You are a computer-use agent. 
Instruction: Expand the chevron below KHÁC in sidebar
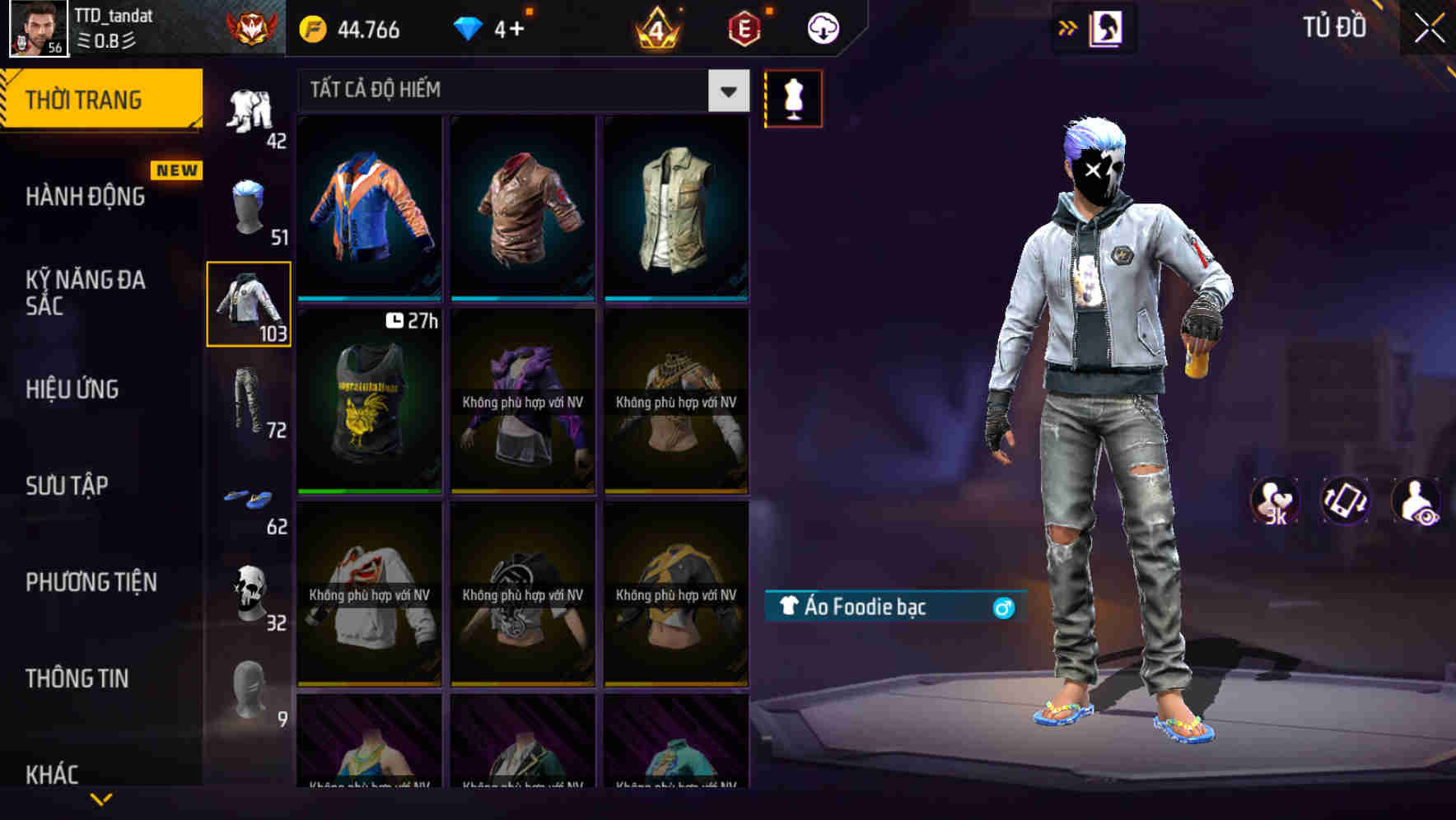100,799
